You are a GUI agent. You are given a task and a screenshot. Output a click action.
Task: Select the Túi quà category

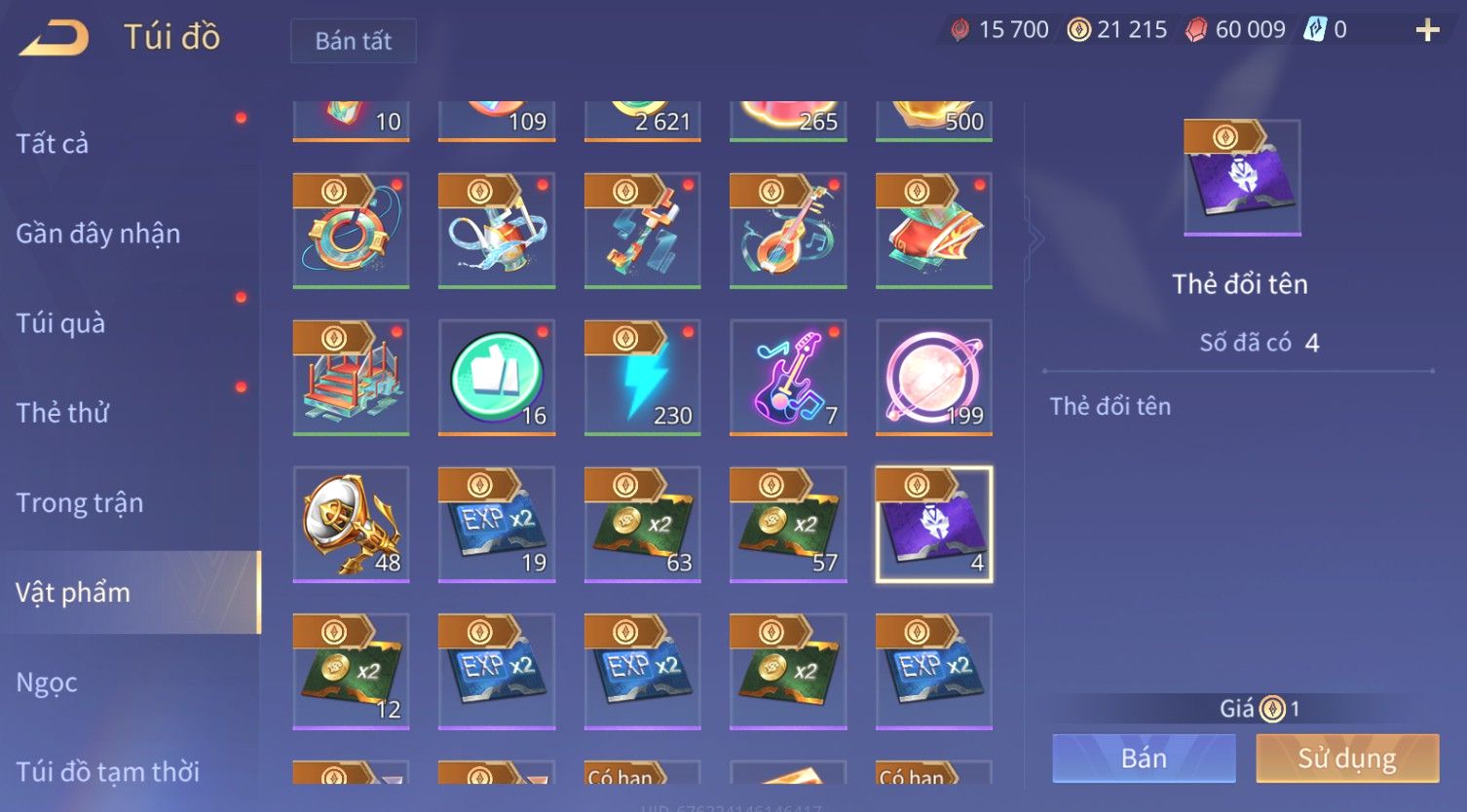click(60, 323)
